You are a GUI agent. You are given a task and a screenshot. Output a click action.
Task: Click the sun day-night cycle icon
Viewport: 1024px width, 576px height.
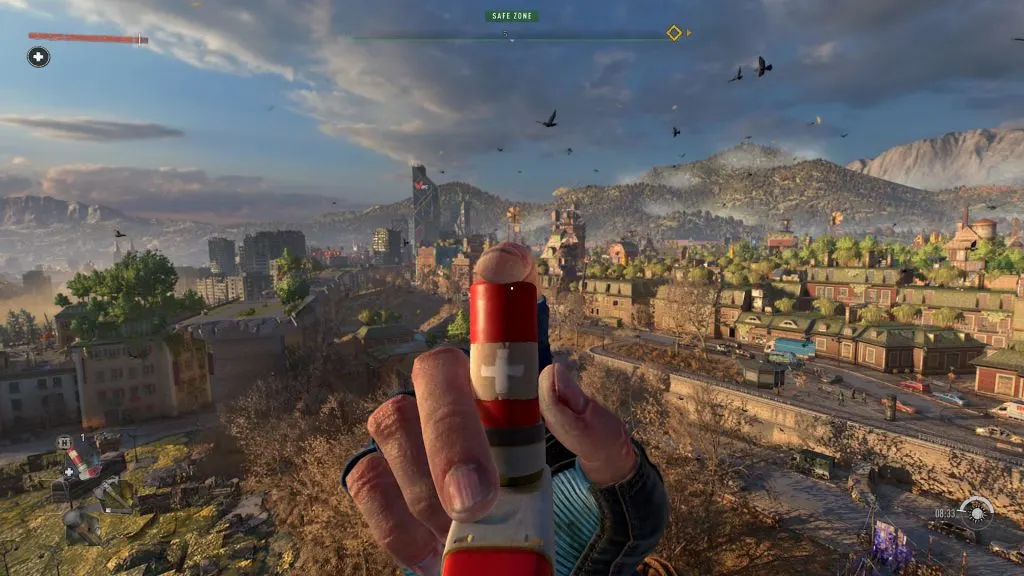(x=976, y=512)
